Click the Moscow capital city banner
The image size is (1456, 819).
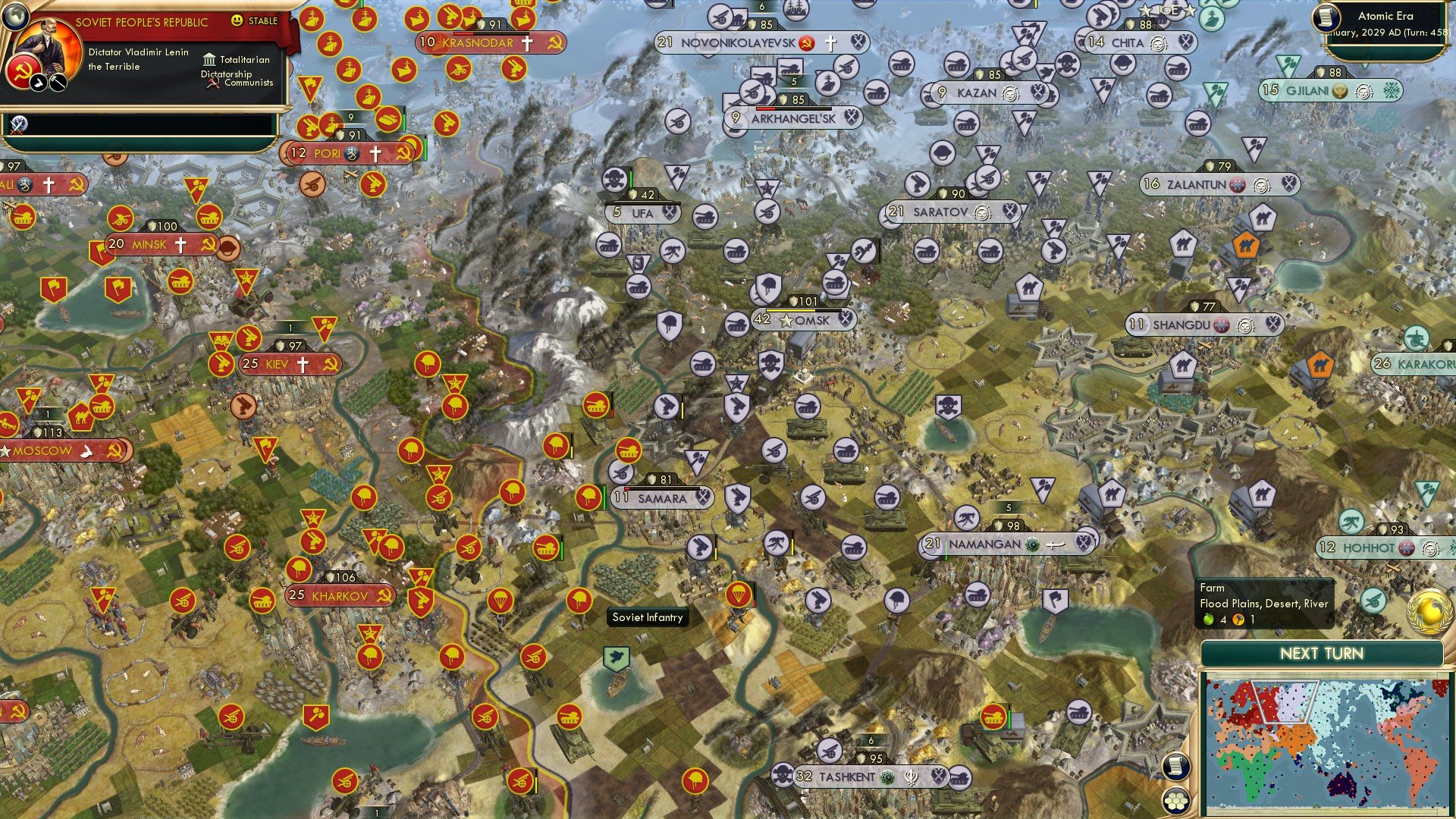[45, 450]
